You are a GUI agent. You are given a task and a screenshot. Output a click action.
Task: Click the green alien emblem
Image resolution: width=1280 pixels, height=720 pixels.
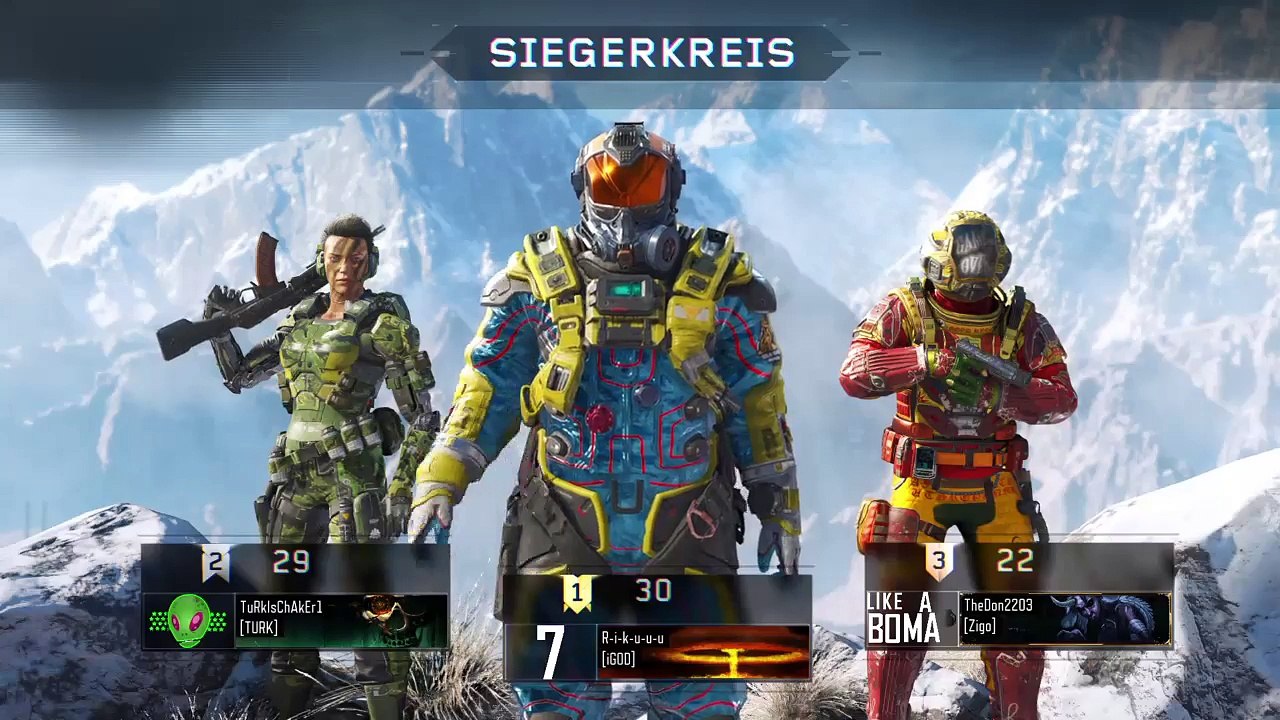pos(189,621)
